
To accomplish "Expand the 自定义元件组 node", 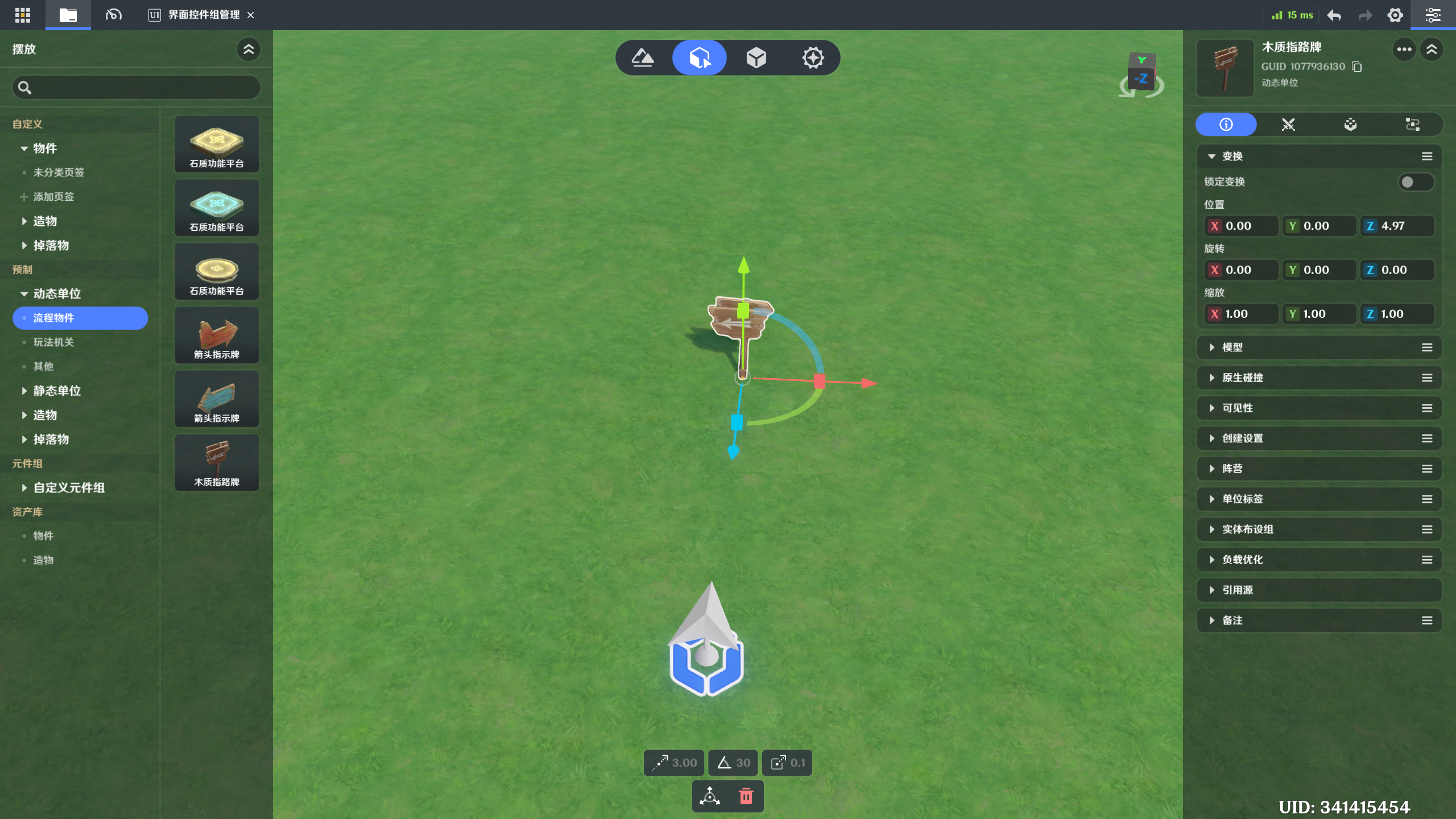I will coord(24,488).
